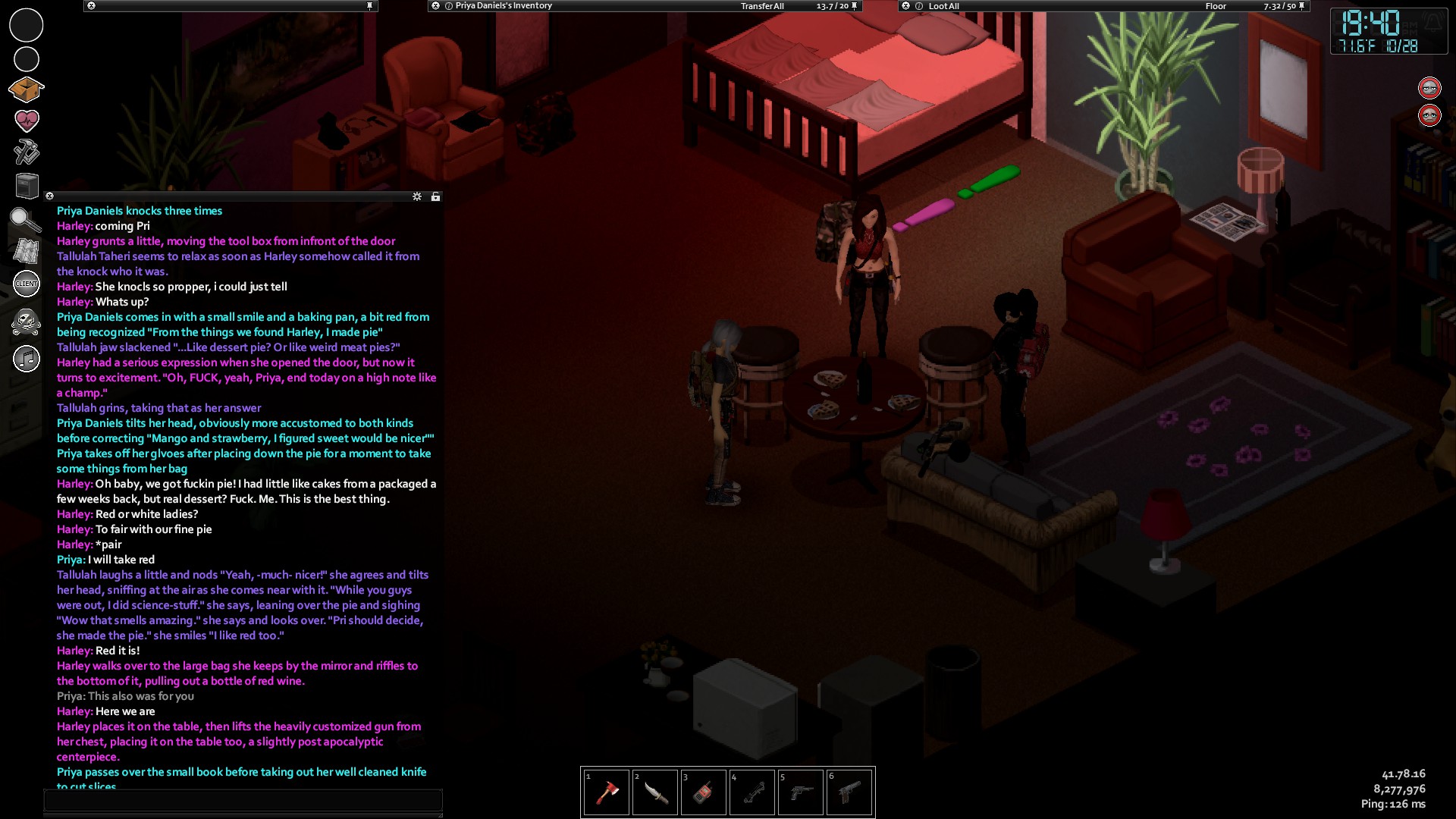Open the inventory cardboard box icon
Screen dimensions: 1456x819
pyautogui.click(x=26, y=89)
